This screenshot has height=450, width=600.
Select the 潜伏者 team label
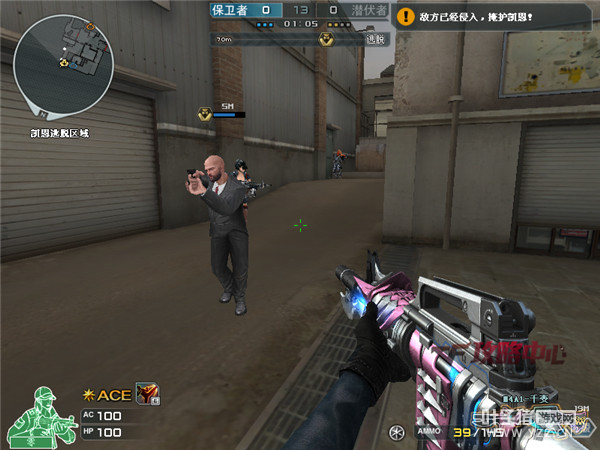(x=369, y=10)
